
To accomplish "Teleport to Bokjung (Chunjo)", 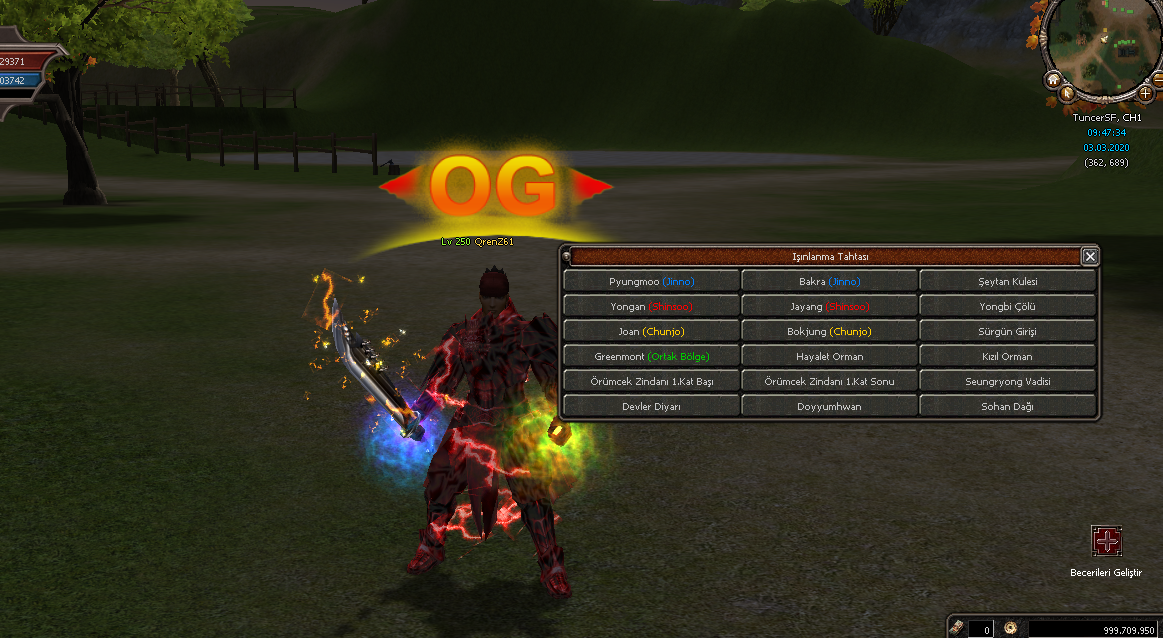I will [x=829, y=331].
